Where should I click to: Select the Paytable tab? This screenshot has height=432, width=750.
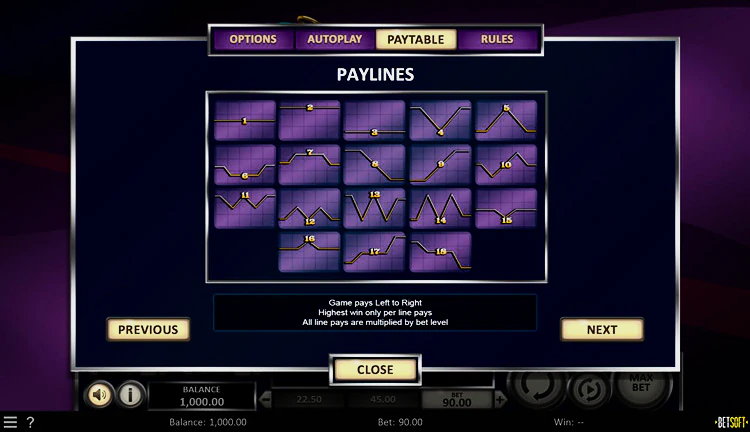click(416, 40)
